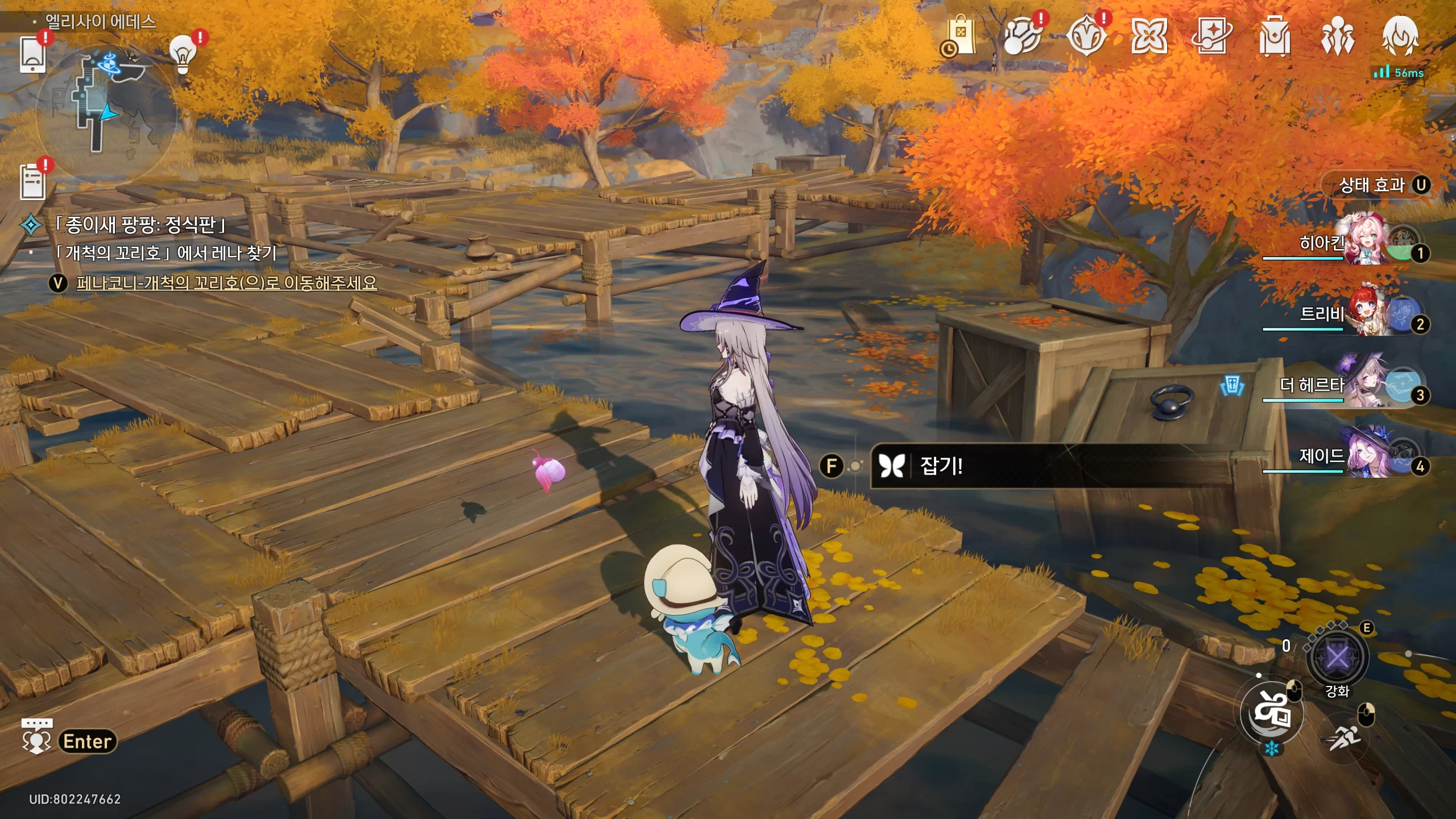
Task: Follow the 페나코니-개척의 꼬리호 travel link
Action: pyautogui.click(x=226, y=283)
